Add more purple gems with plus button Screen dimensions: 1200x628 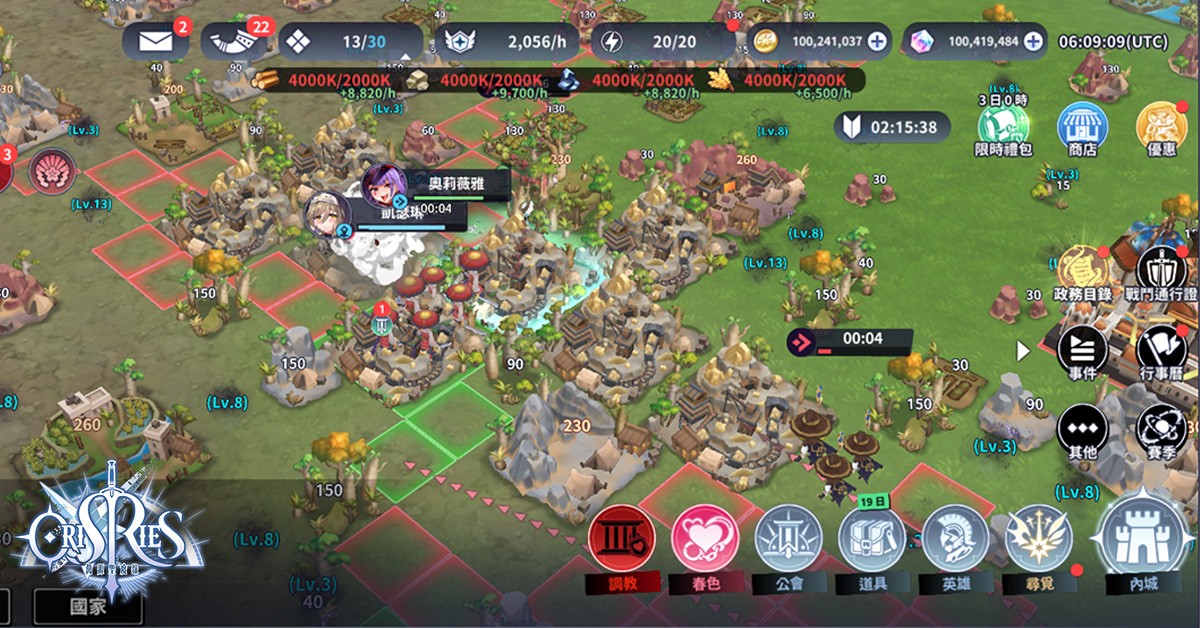tap(1033, 42)
